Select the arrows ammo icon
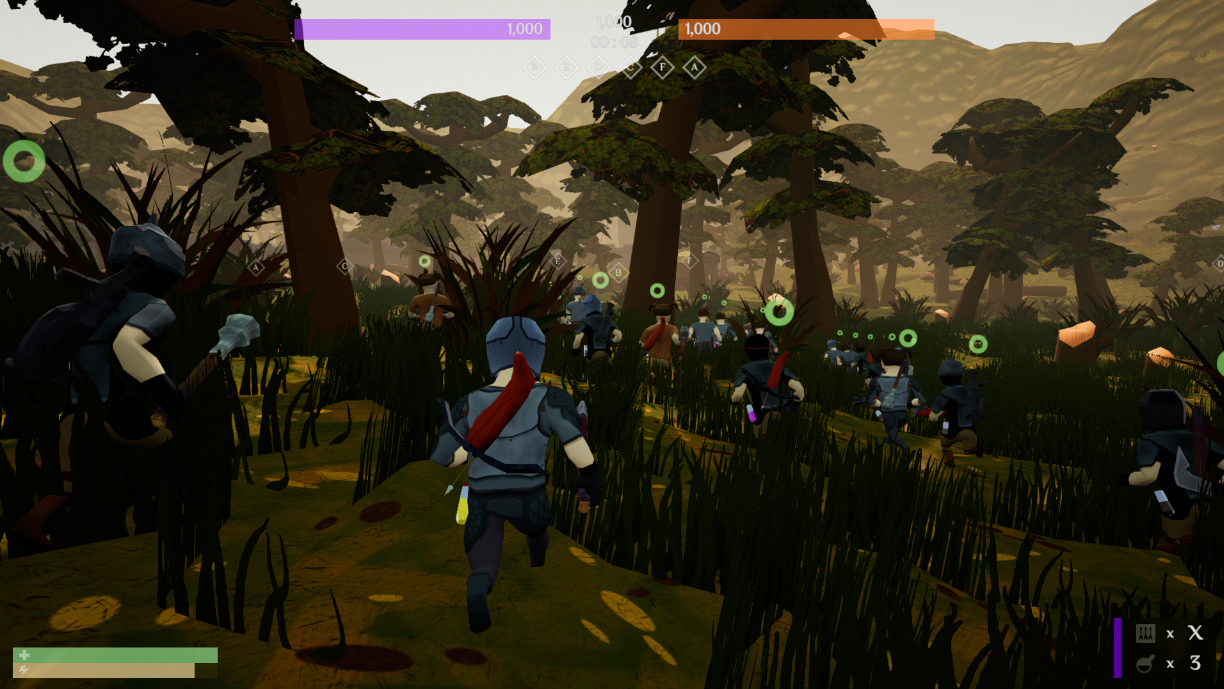Viewport: 1224px width, 689px height. coord(1146,633)
